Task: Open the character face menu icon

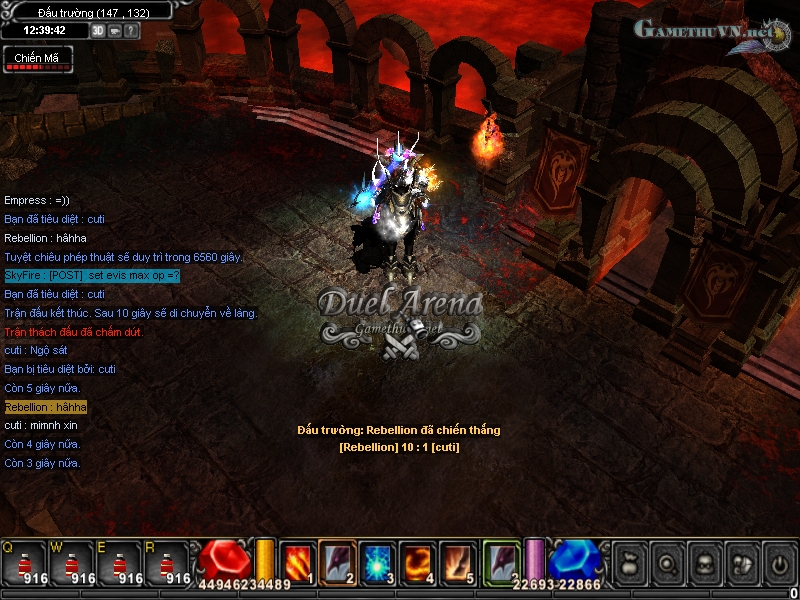Action: coord(705,563)
